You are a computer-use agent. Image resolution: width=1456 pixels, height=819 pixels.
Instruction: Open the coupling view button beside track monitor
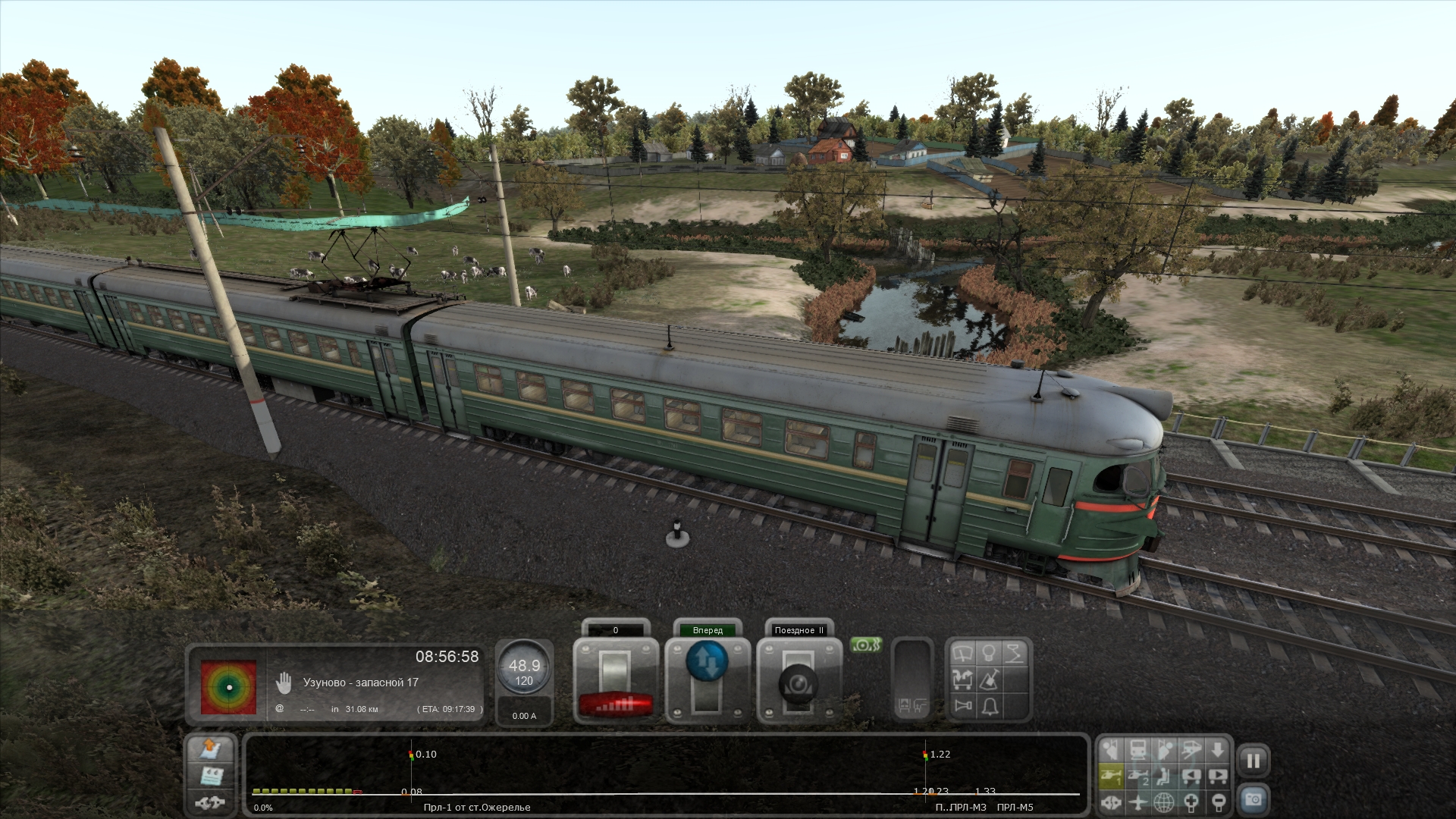coord(211,801)
